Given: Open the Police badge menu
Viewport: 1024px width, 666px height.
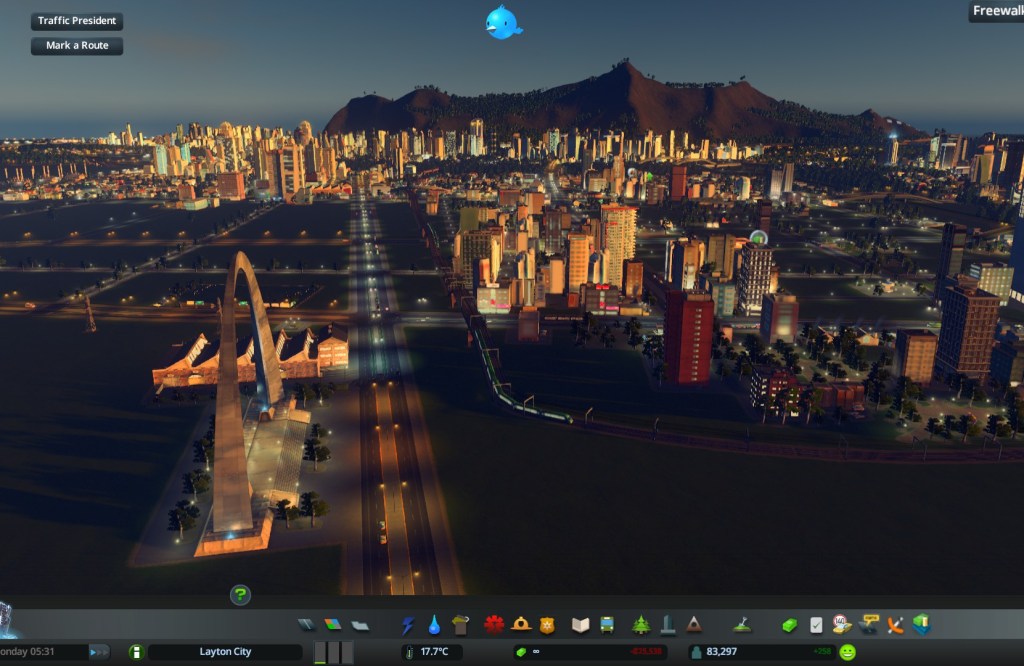Looking at the screenshot, I should (546, 625).
